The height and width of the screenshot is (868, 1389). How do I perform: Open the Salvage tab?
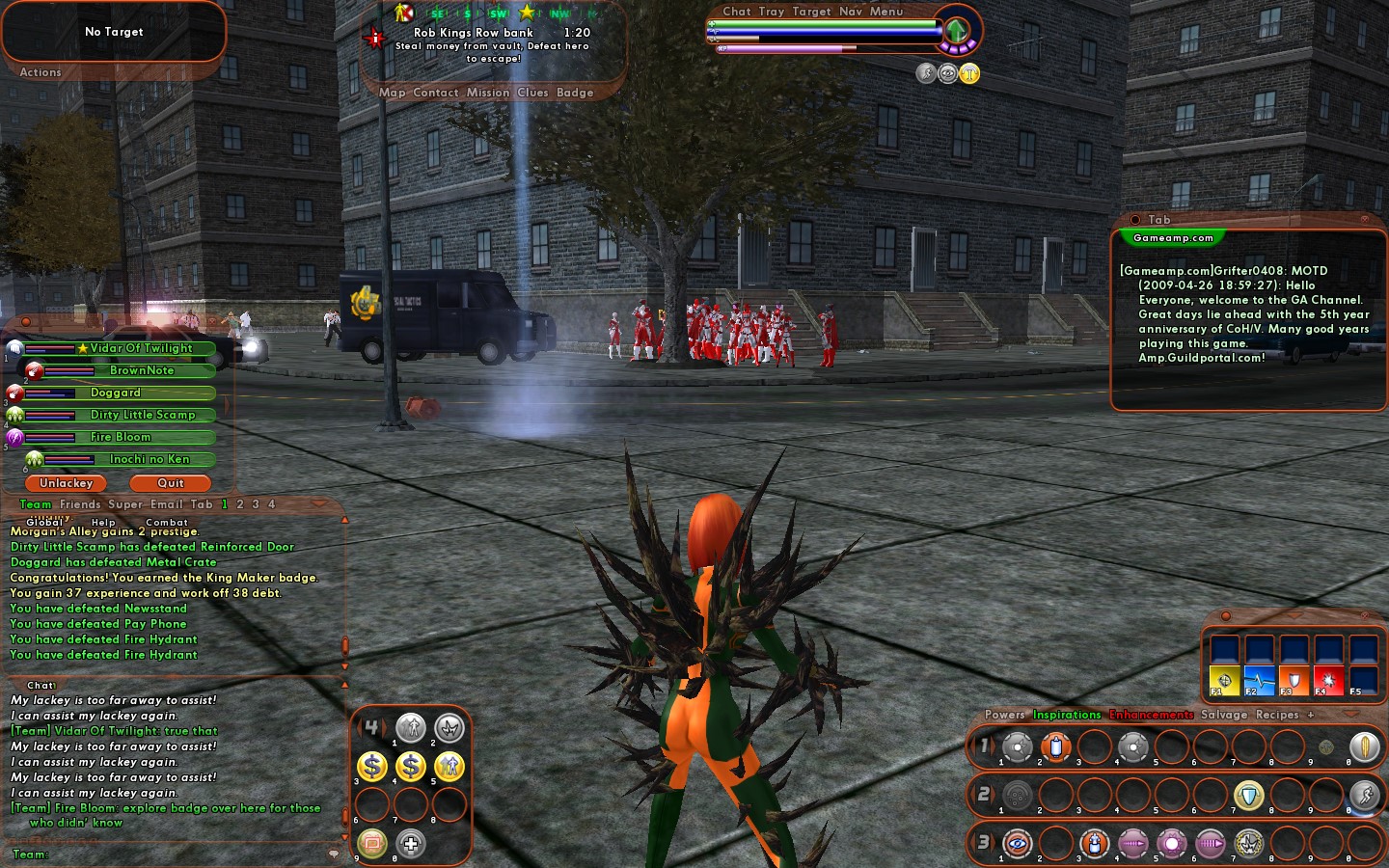pyautogui.click(x=1224, y=715)
